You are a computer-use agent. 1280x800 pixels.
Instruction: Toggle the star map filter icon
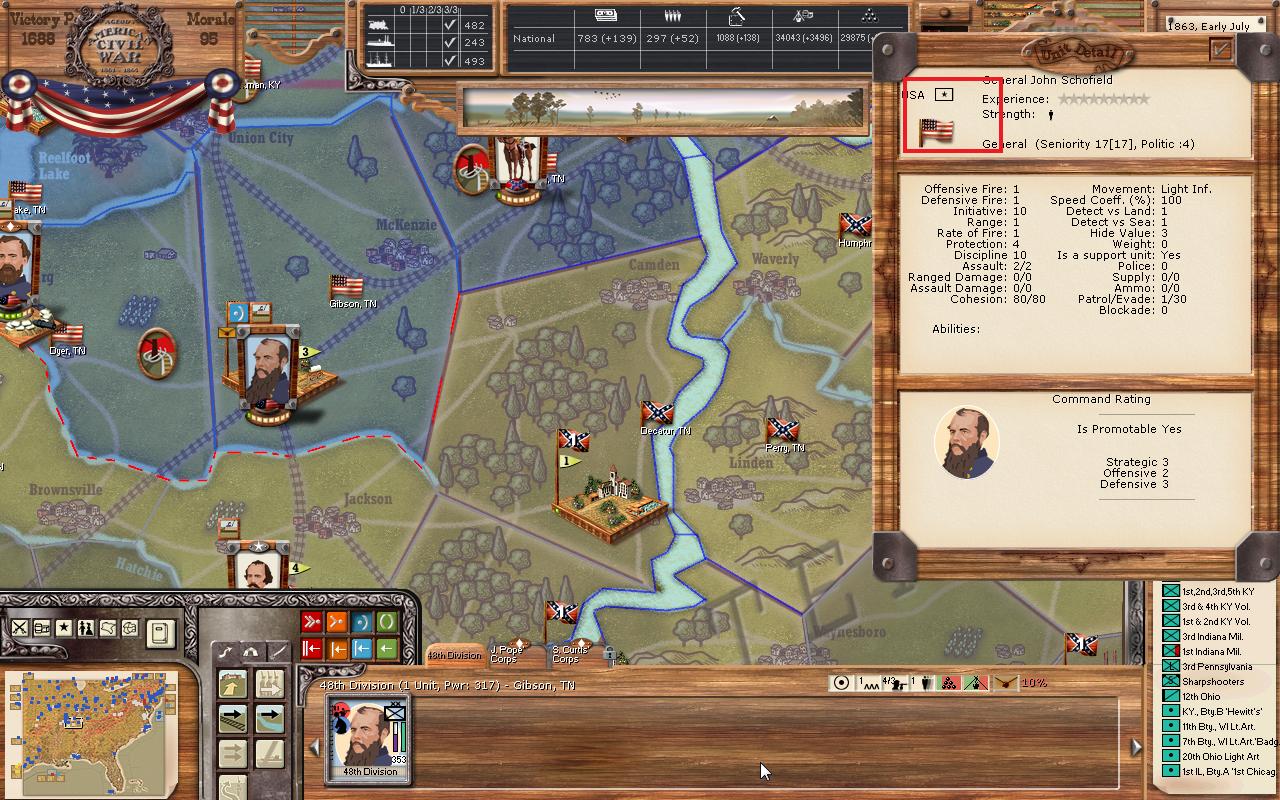click(x=64, y=628)
